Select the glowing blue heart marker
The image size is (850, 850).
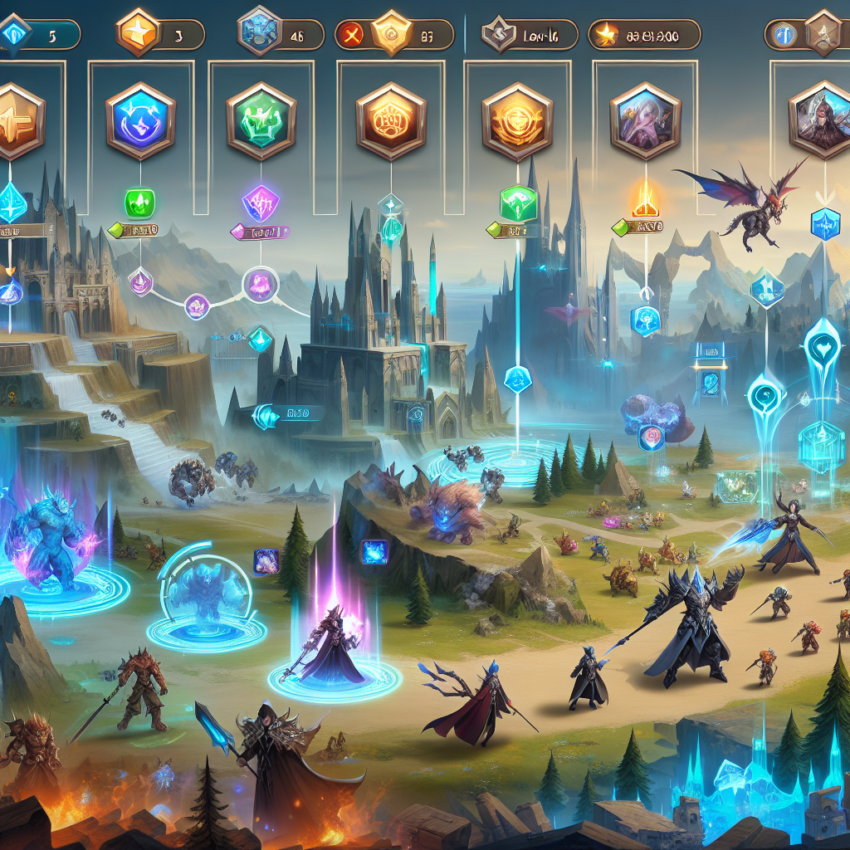[x=822, y=340]
